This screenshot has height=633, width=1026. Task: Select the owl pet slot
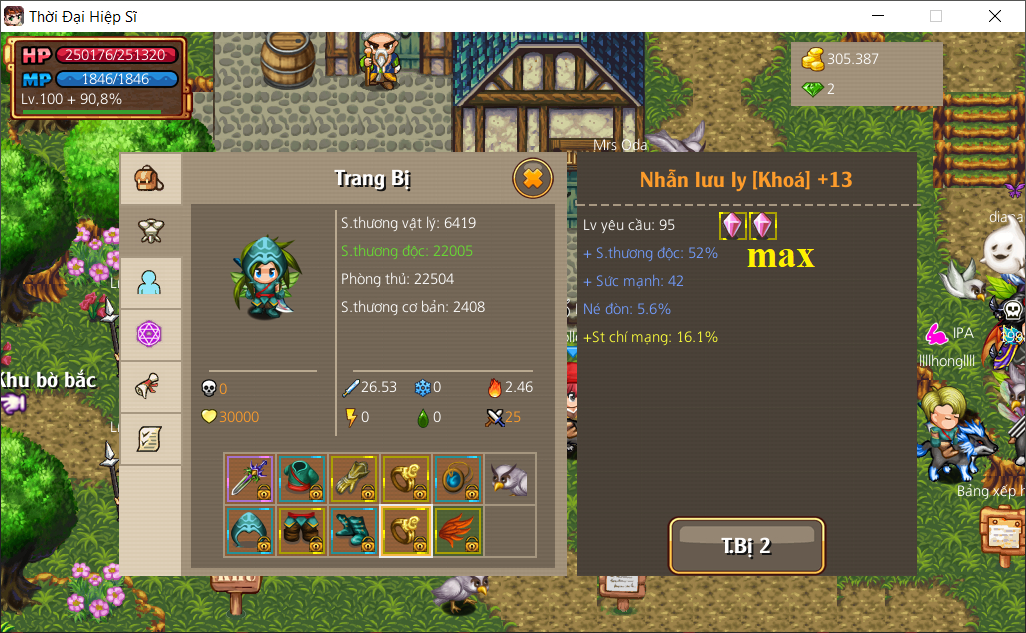[510, 479]
